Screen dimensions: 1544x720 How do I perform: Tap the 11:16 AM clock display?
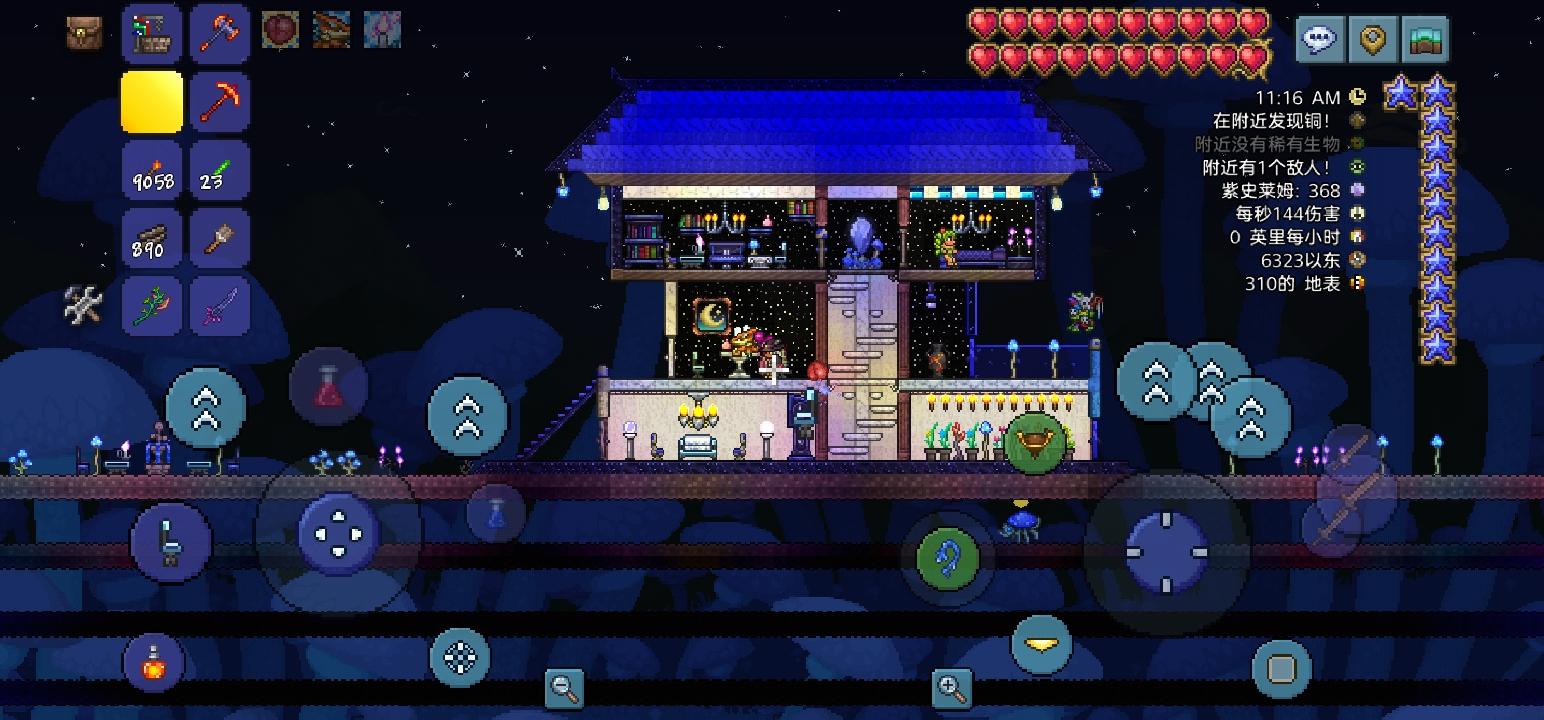(1297, 96)
